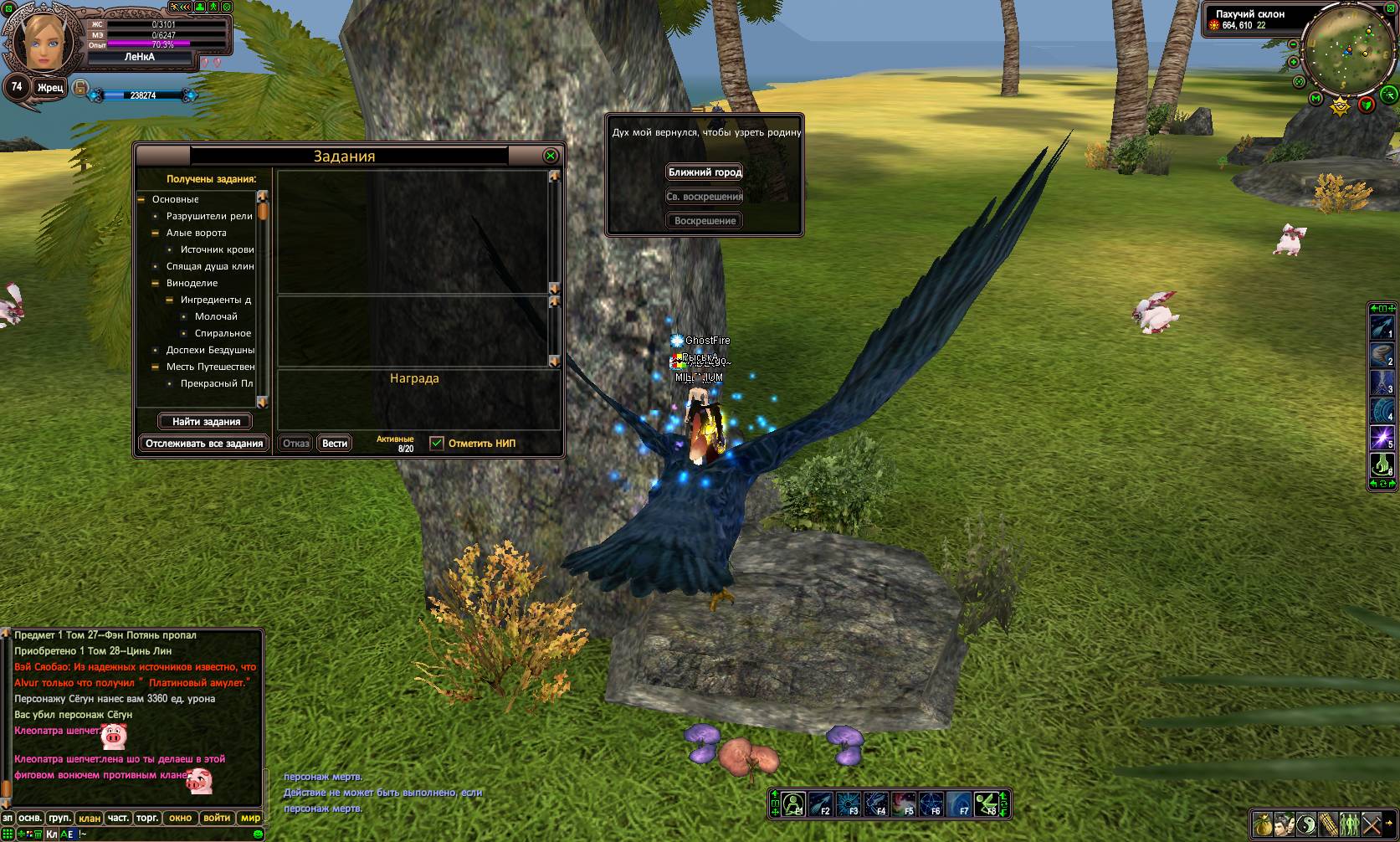Switch to the клан chat tab
The image size is (1400, 842).
[x=89, y=818]
